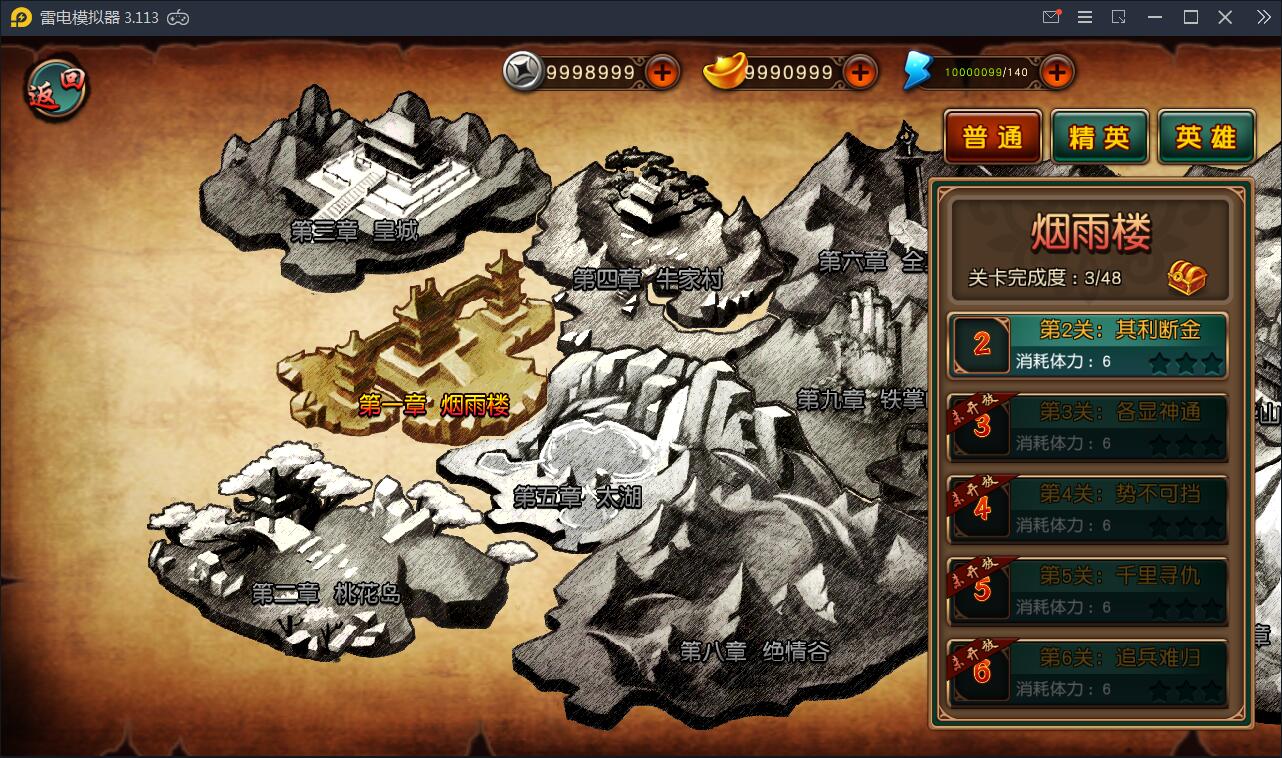Choose stage 第5关 千里寻仇
1282x758 pixels.
tap(1088, 592)
